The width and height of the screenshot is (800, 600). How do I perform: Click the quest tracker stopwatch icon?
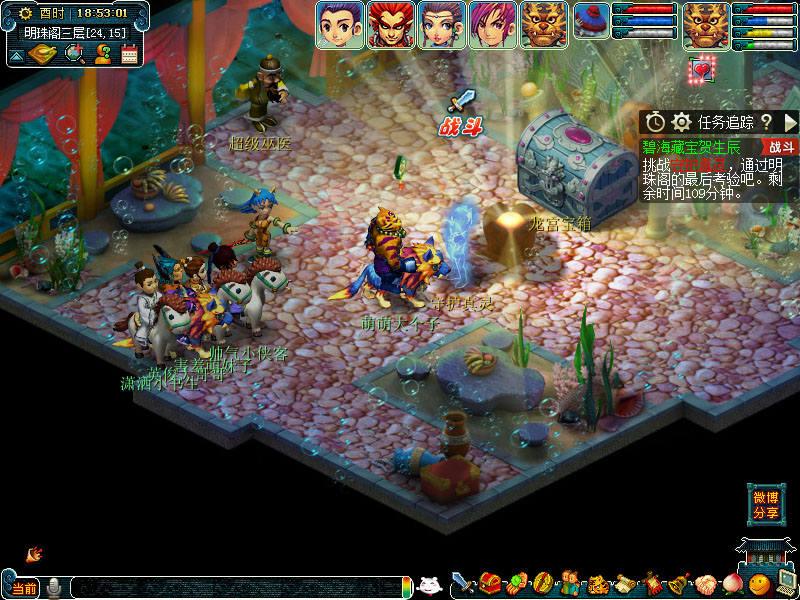click(x=655, y=122)
